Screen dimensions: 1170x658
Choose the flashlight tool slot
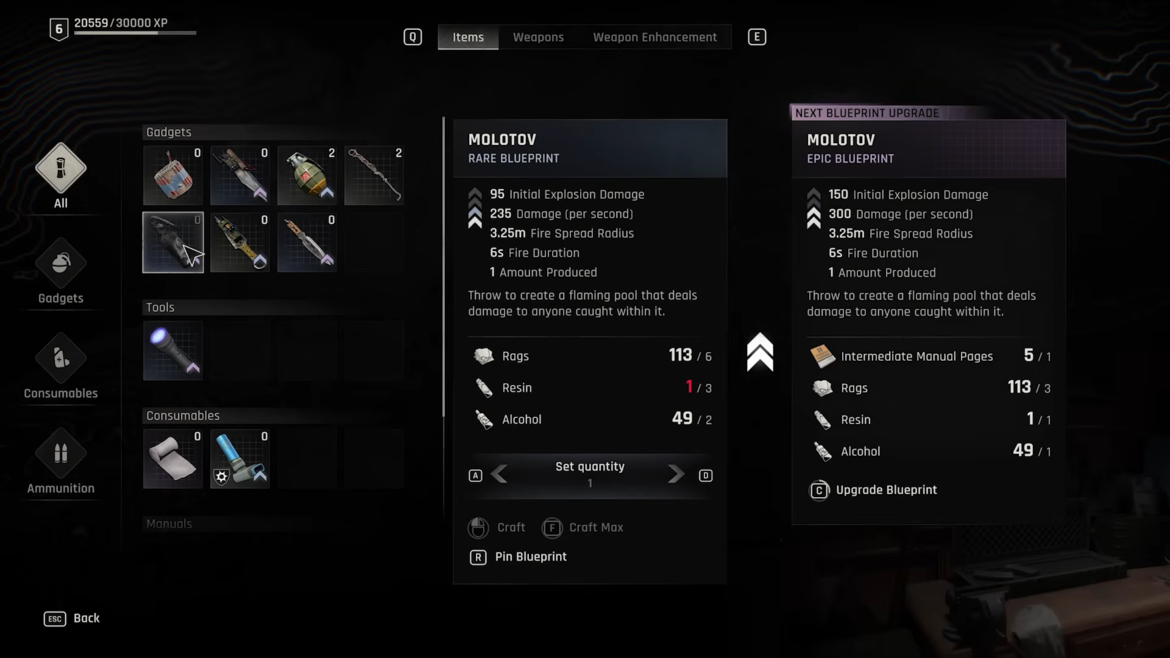coord(173,350)
